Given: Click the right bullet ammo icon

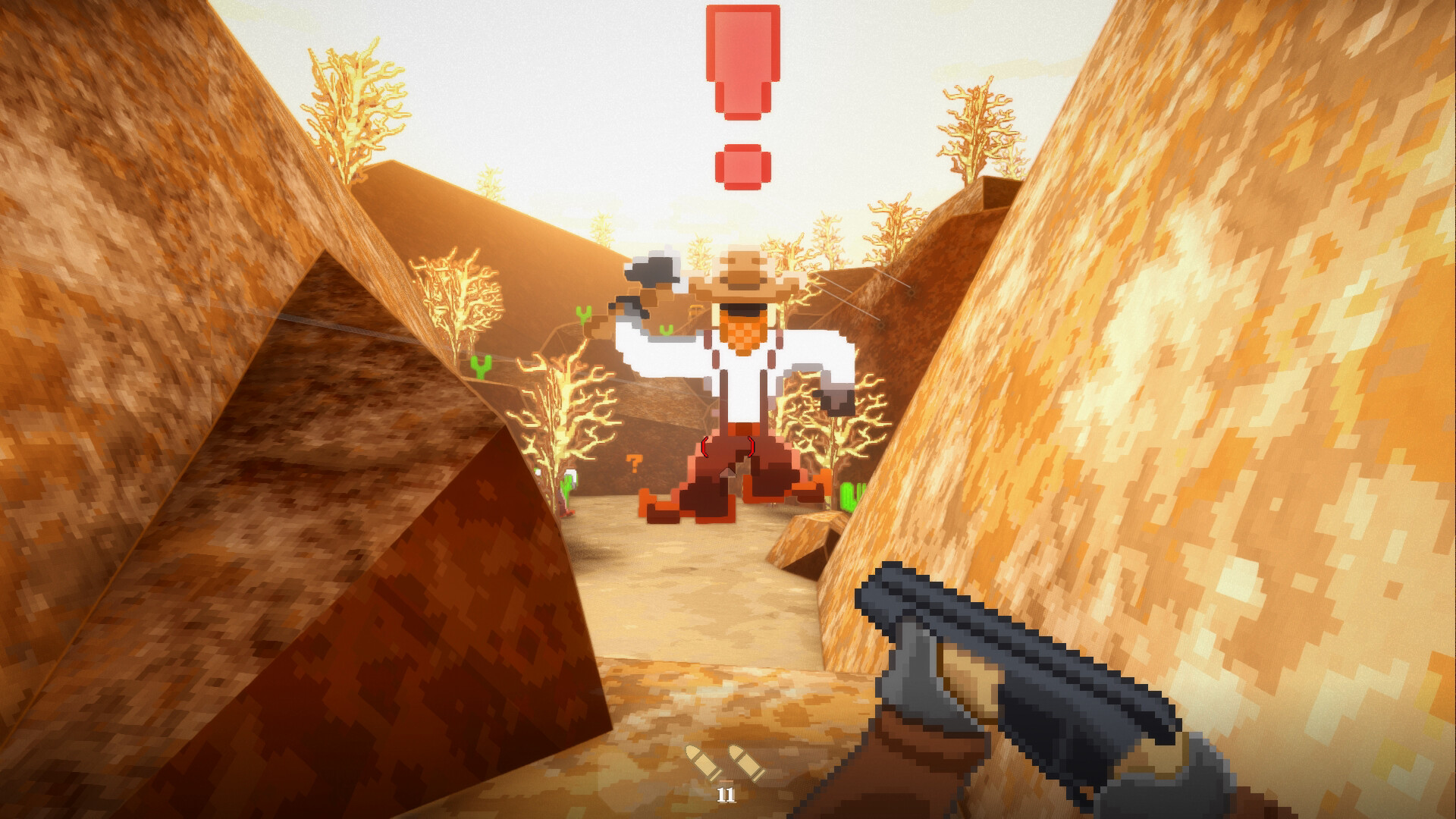Looking at the screenshot, I should (747, 762).
